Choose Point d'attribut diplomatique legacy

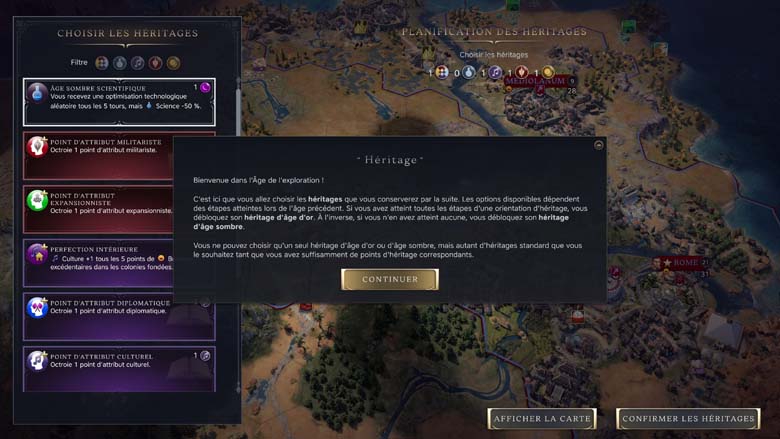(118, 316)
